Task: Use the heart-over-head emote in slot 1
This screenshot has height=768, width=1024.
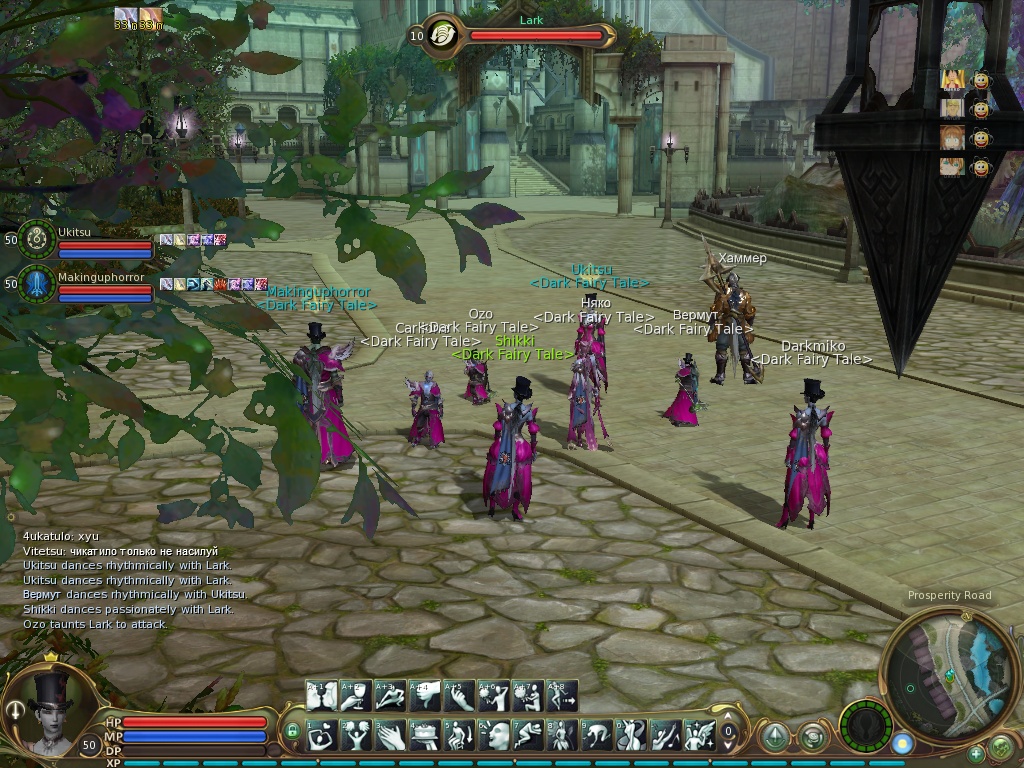Action: click(322, 735)
